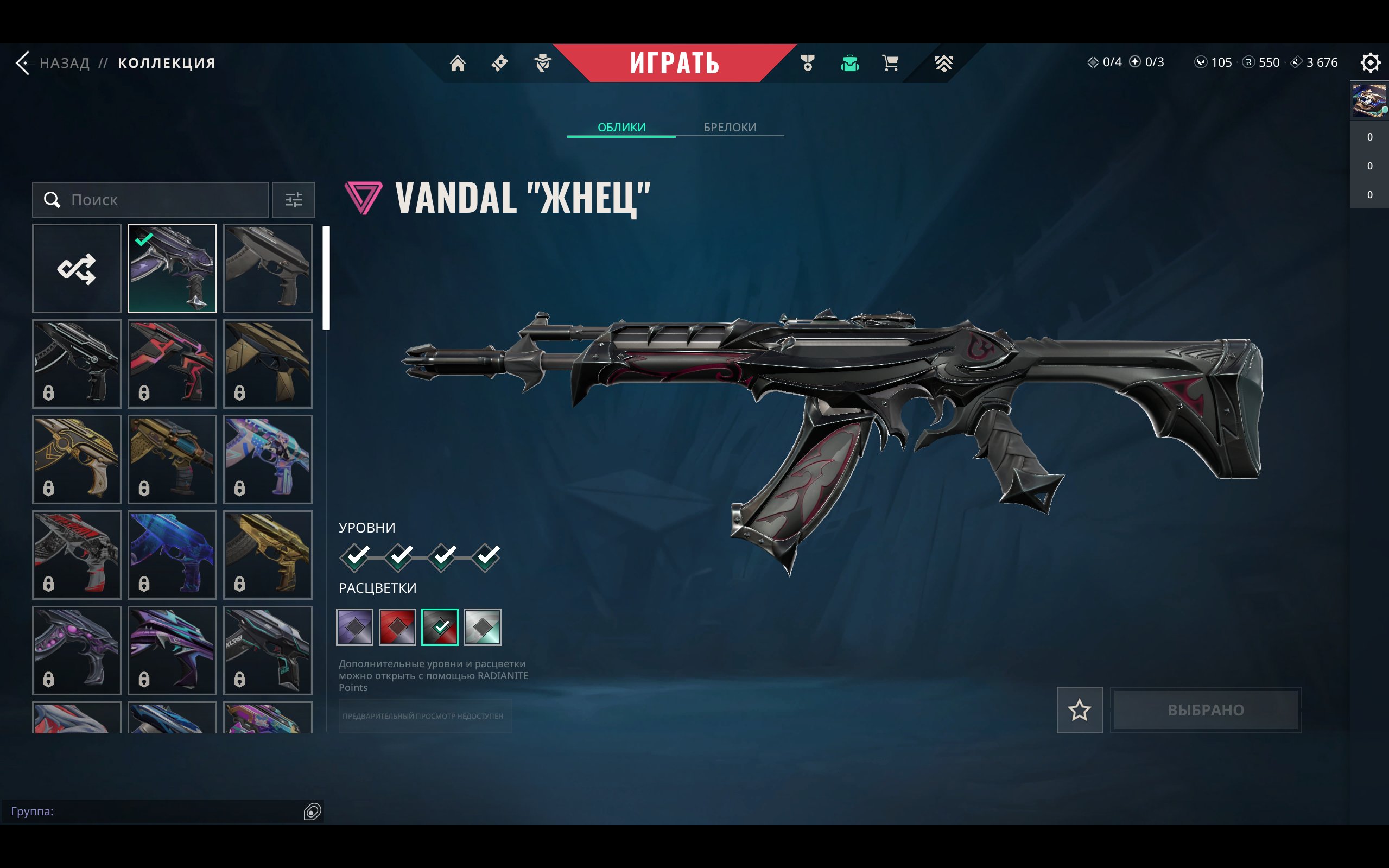This screenshot has height=868, width=1389.
Task: Star the Vandal Жнец skin as favorite
Action: pos(1080,710)
